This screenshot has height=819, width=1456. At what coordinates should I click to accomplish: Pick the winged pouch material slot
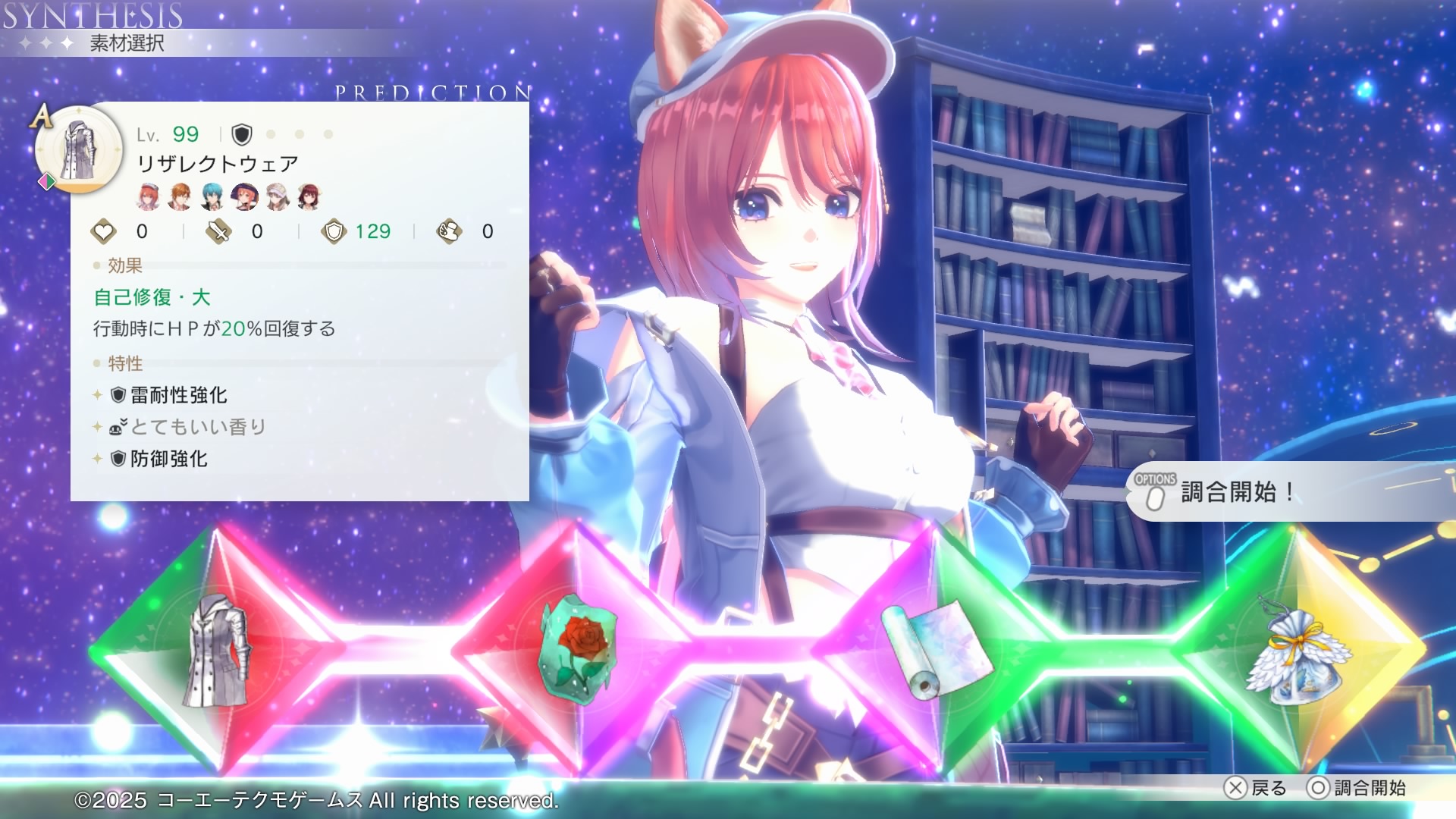tap(1298, 650)
